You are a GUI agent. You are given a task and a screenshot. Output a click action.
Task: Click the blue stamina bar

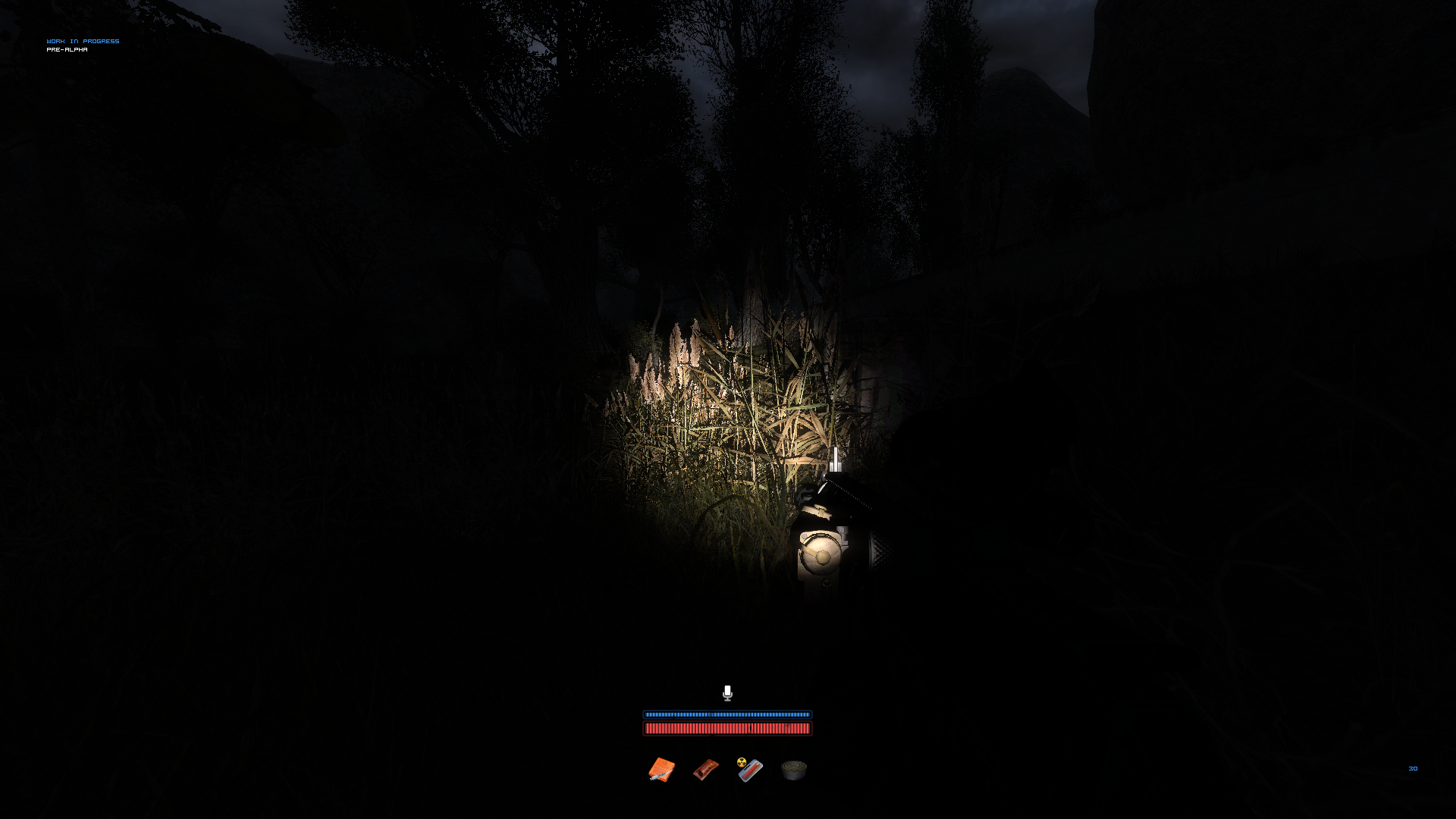click(x=727, y=715)
